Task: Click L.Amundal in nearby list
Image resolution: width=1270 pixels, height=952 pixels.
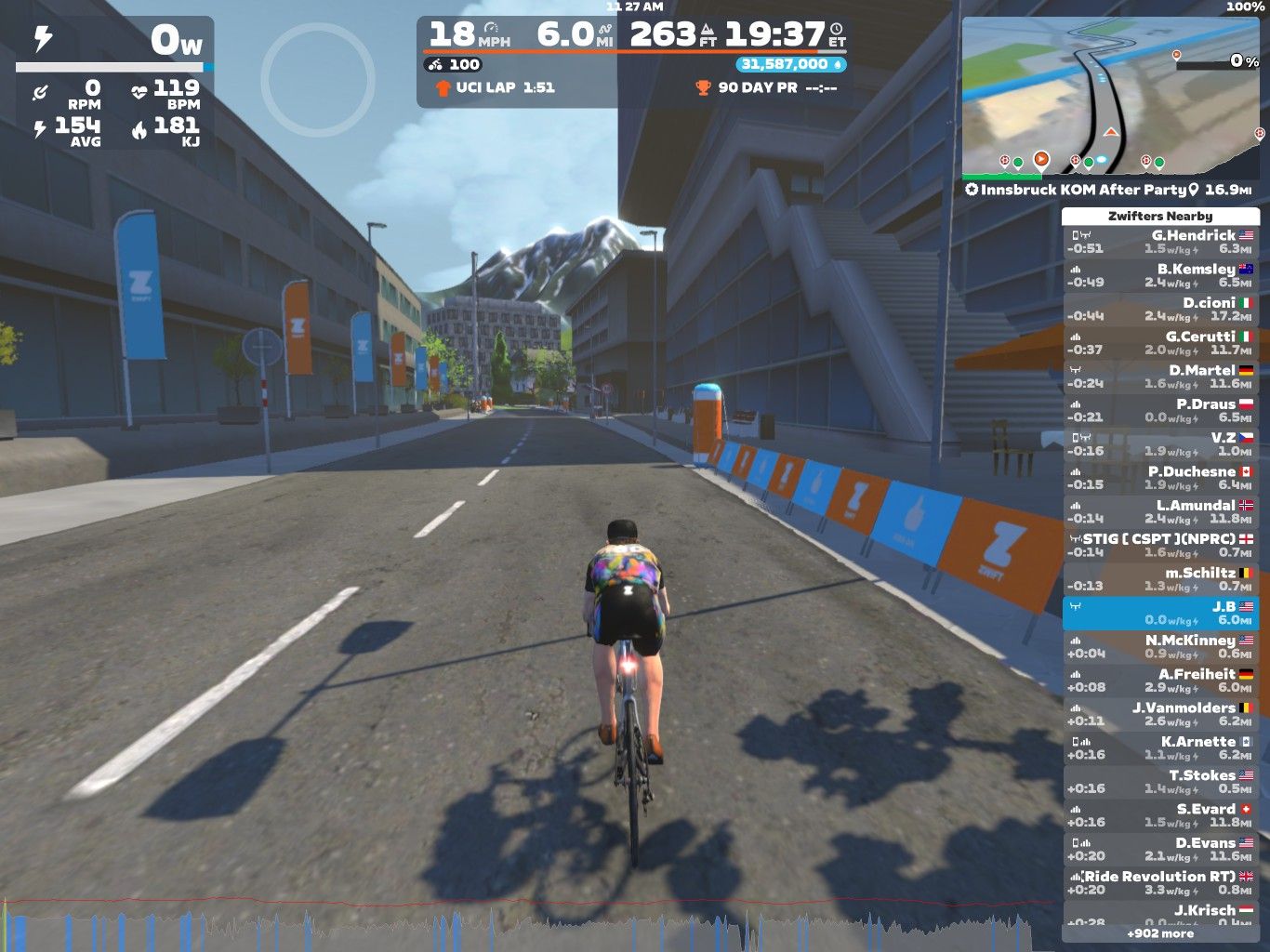Action: [x=1160, y=511]
